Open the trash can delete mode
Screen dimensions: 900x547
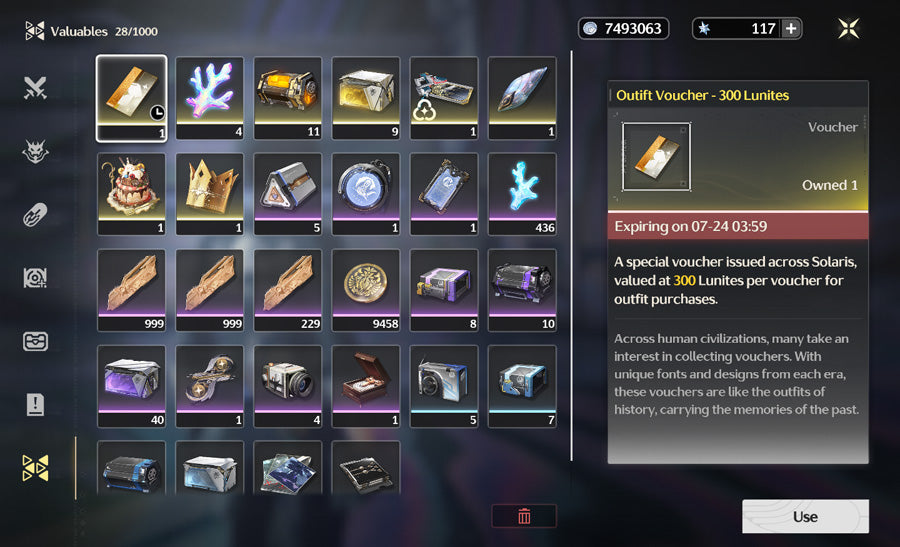524,516
